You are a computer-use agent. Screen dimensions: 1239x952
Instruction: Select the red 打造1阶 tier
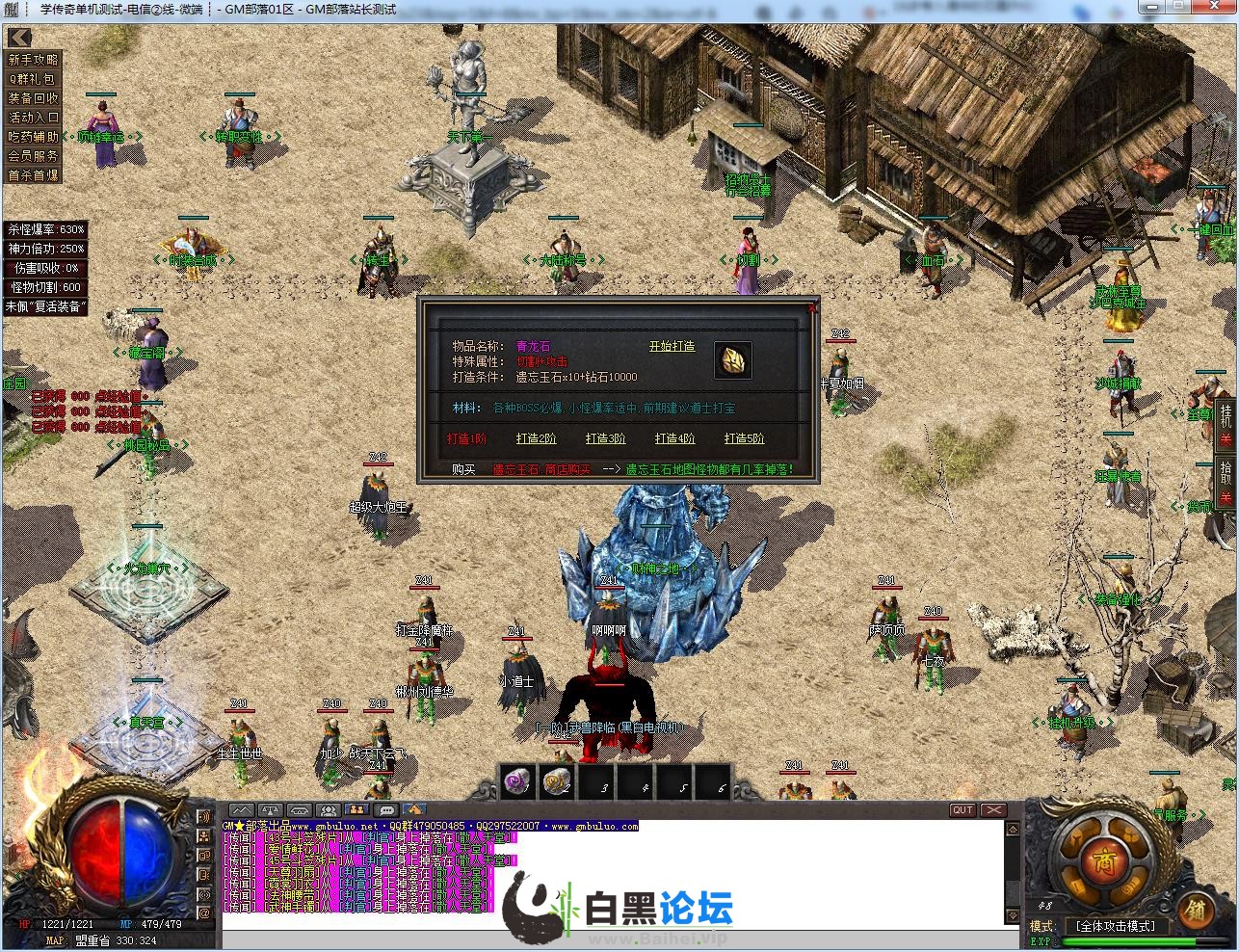click(x=466, y=438)
